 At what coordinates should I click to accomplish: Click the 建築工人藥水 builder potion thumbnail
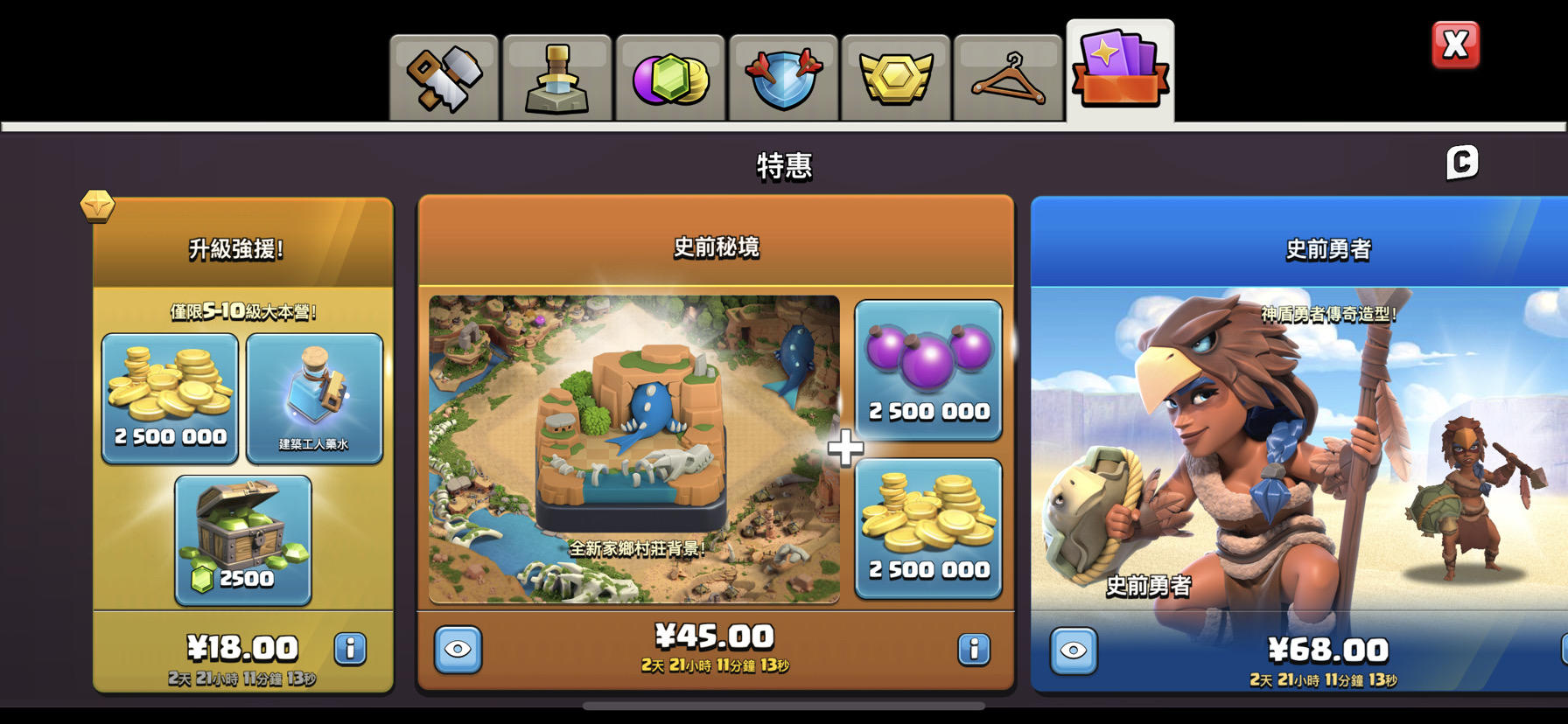coord(314,399)
